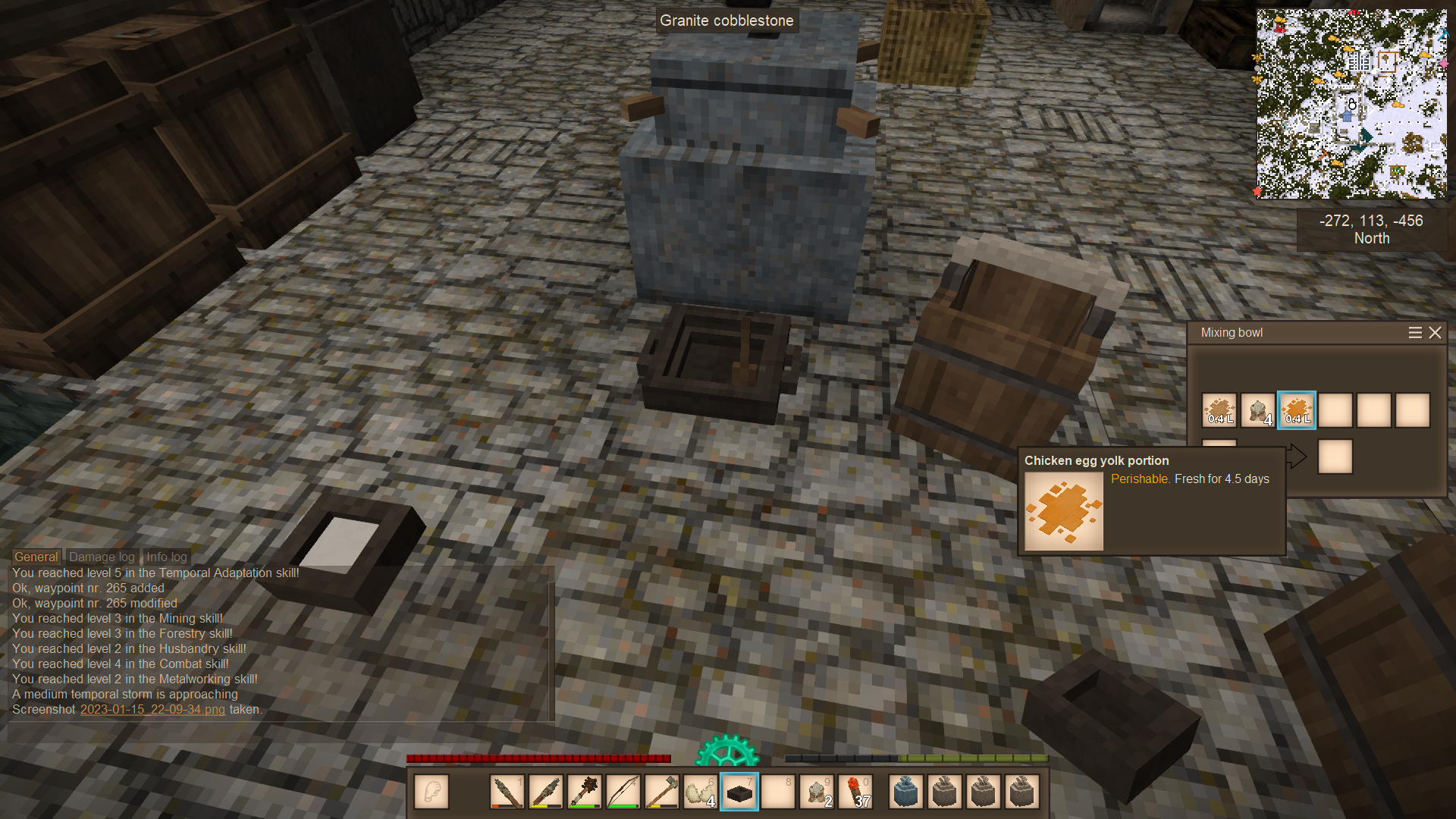
Task: Open the Info log chat tab
Action: coord(166,557)
